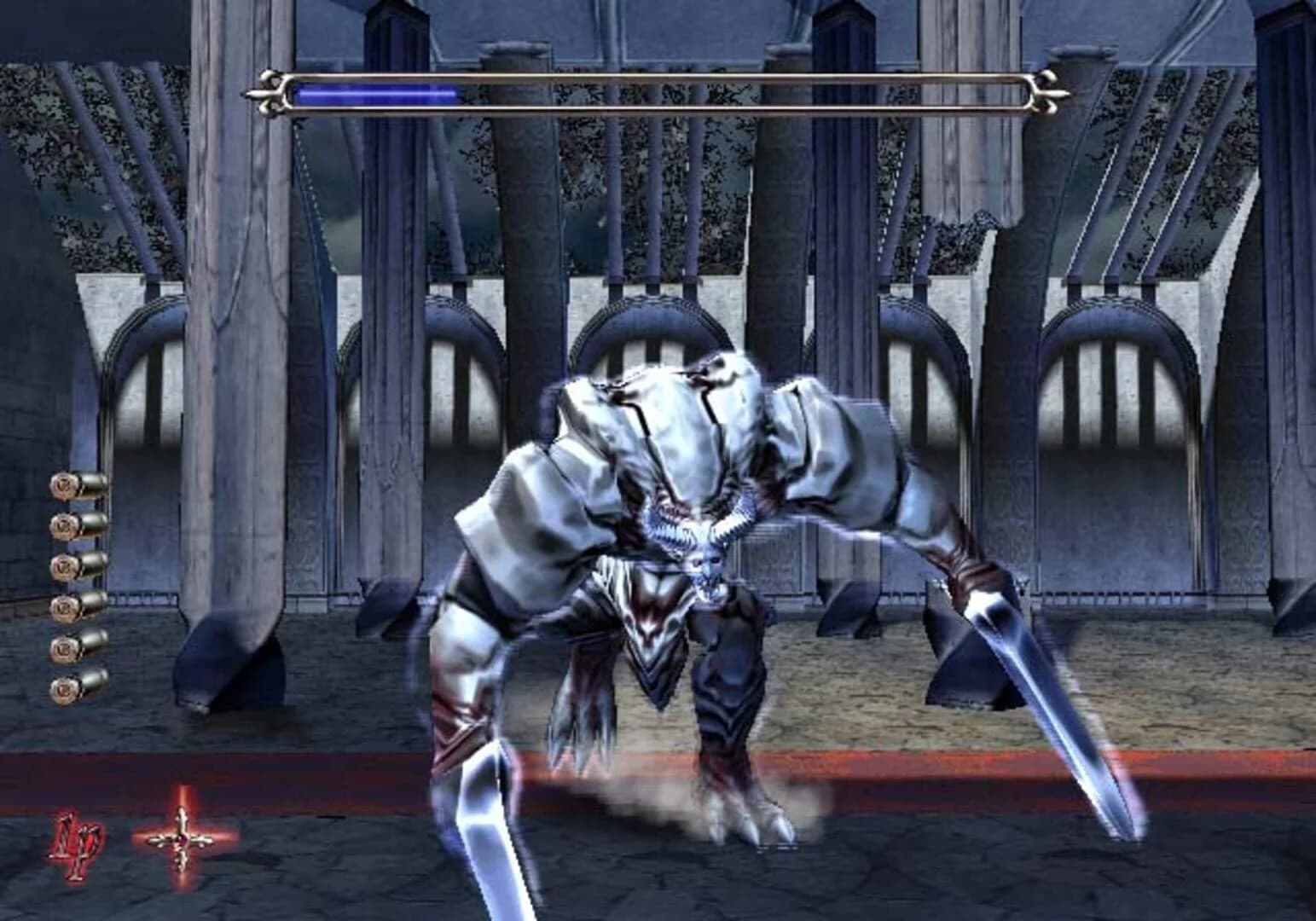
Task: Click the topmost bullet ammo icon
Action: (77, 484)
